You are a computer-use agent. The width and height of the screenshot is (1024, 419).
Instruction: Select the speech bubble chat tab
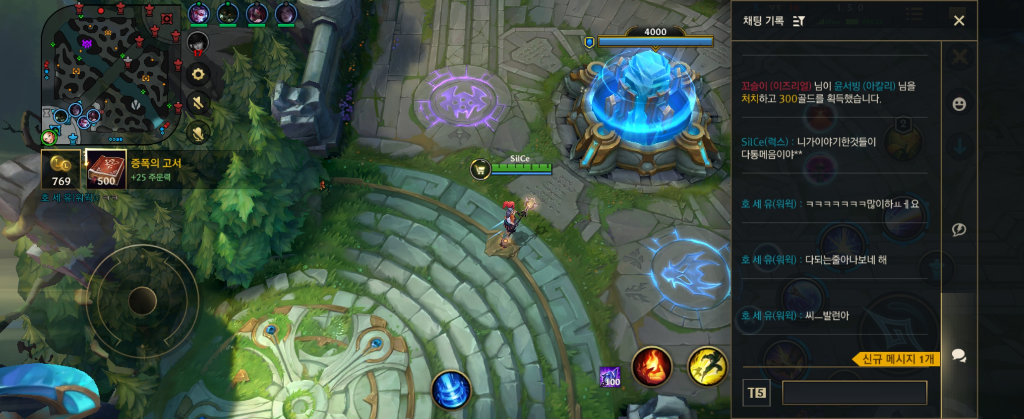(x=959, y=355)
